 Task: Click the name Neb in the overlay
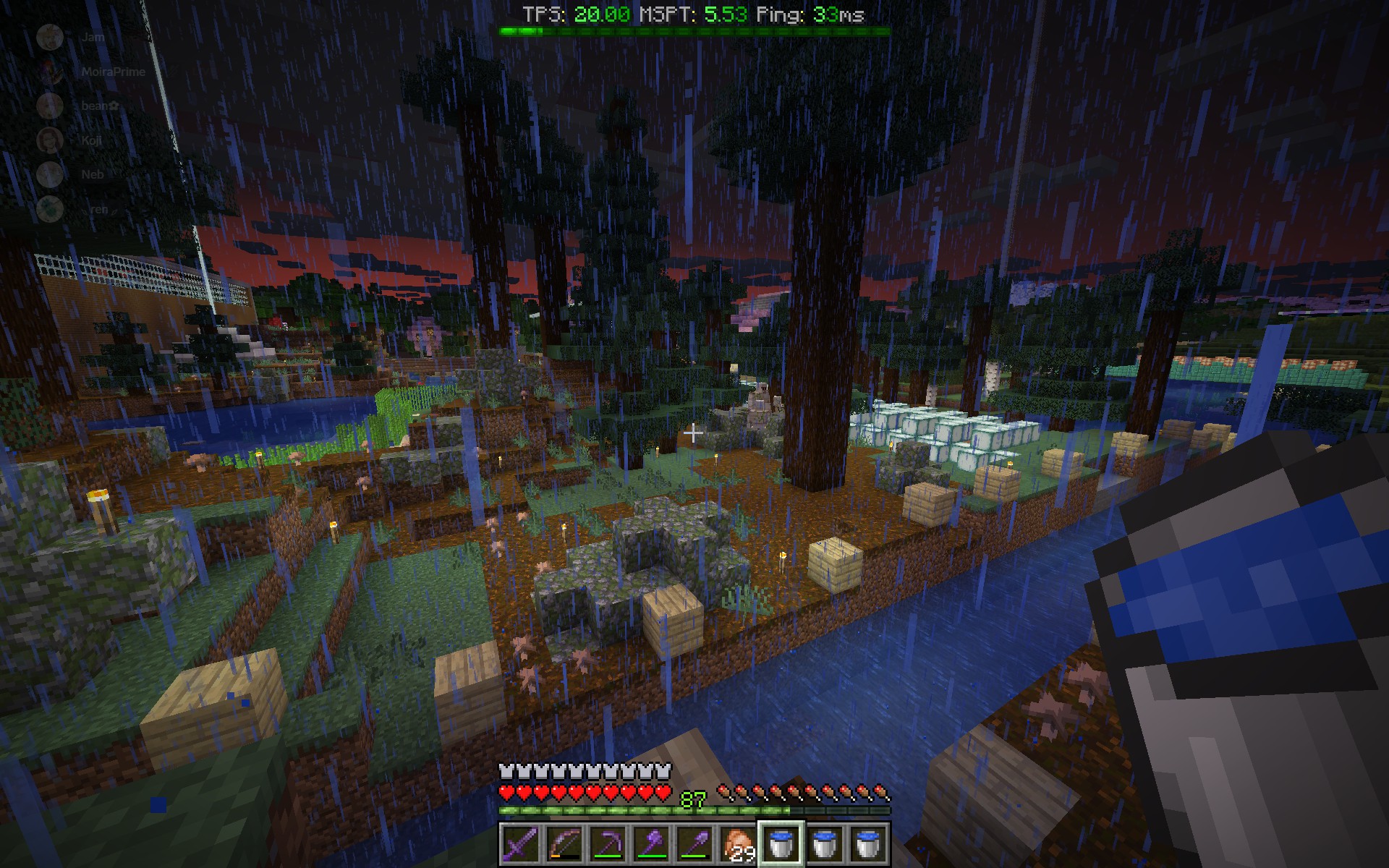tap(91, 175)
